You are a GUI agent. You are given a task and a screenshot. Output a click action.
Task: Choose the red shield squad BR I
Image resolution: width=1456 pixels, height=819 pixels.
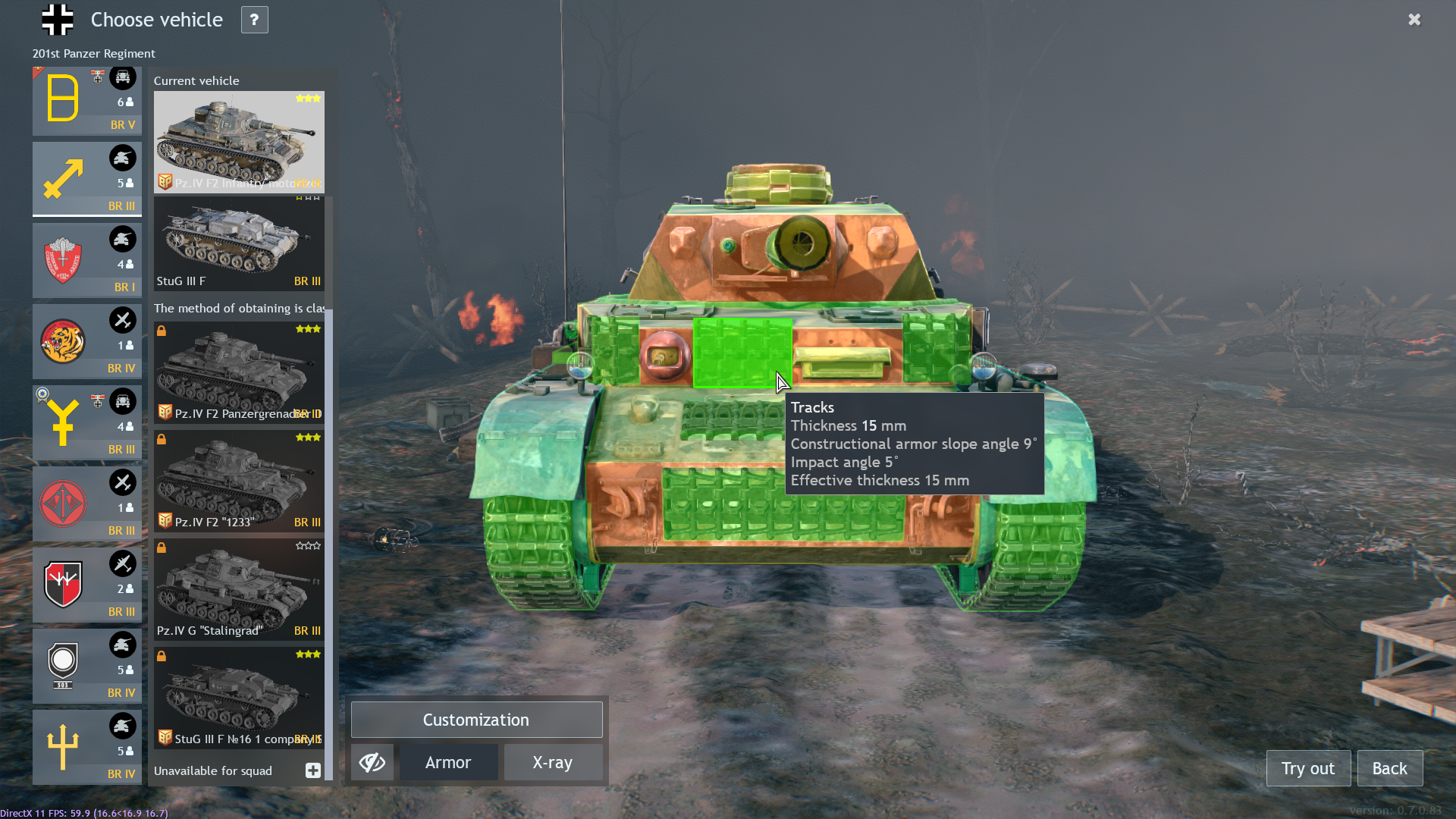[x=86, y=260]
